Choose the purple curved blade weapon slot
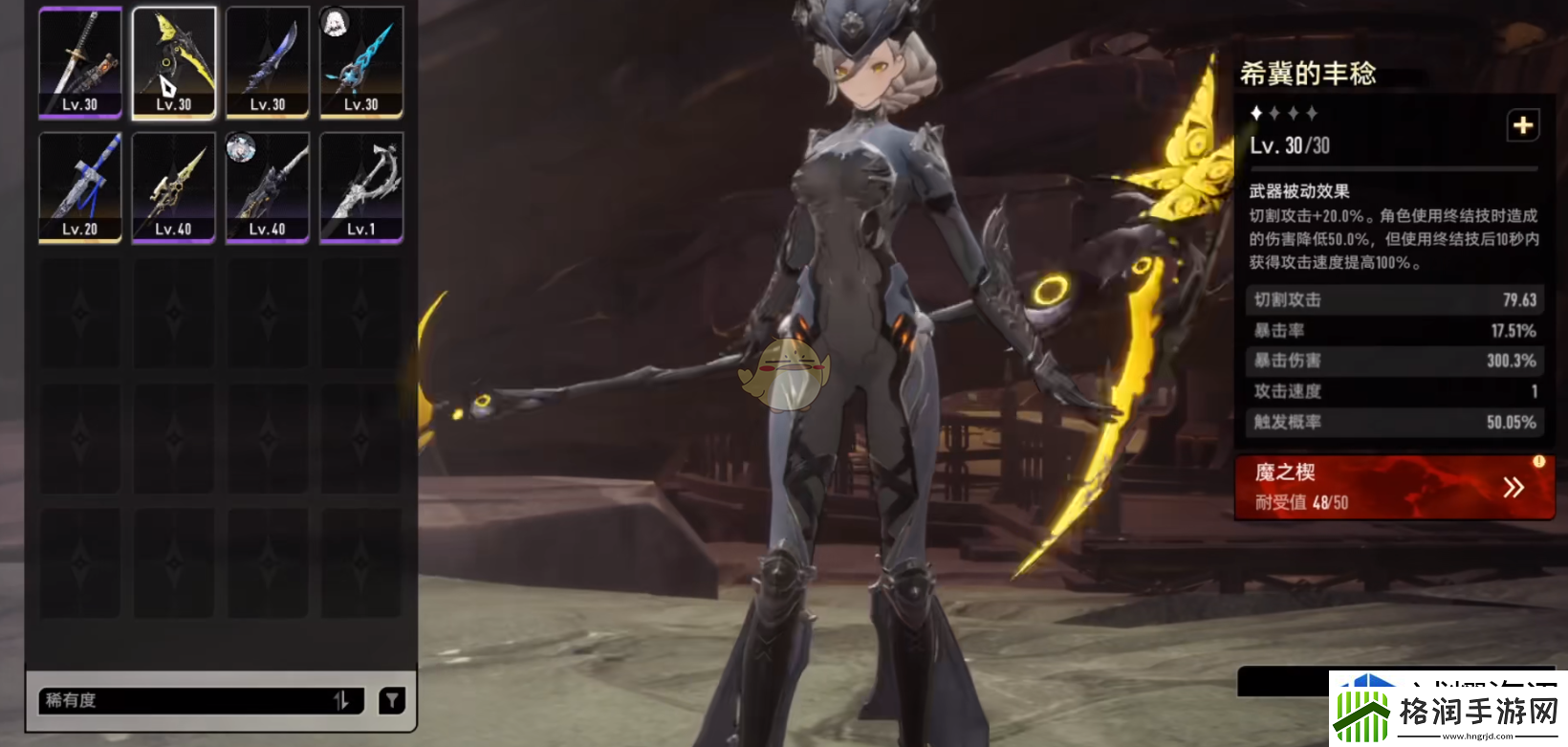This screenshot has width=1568, height=747. tap(268, 63)
